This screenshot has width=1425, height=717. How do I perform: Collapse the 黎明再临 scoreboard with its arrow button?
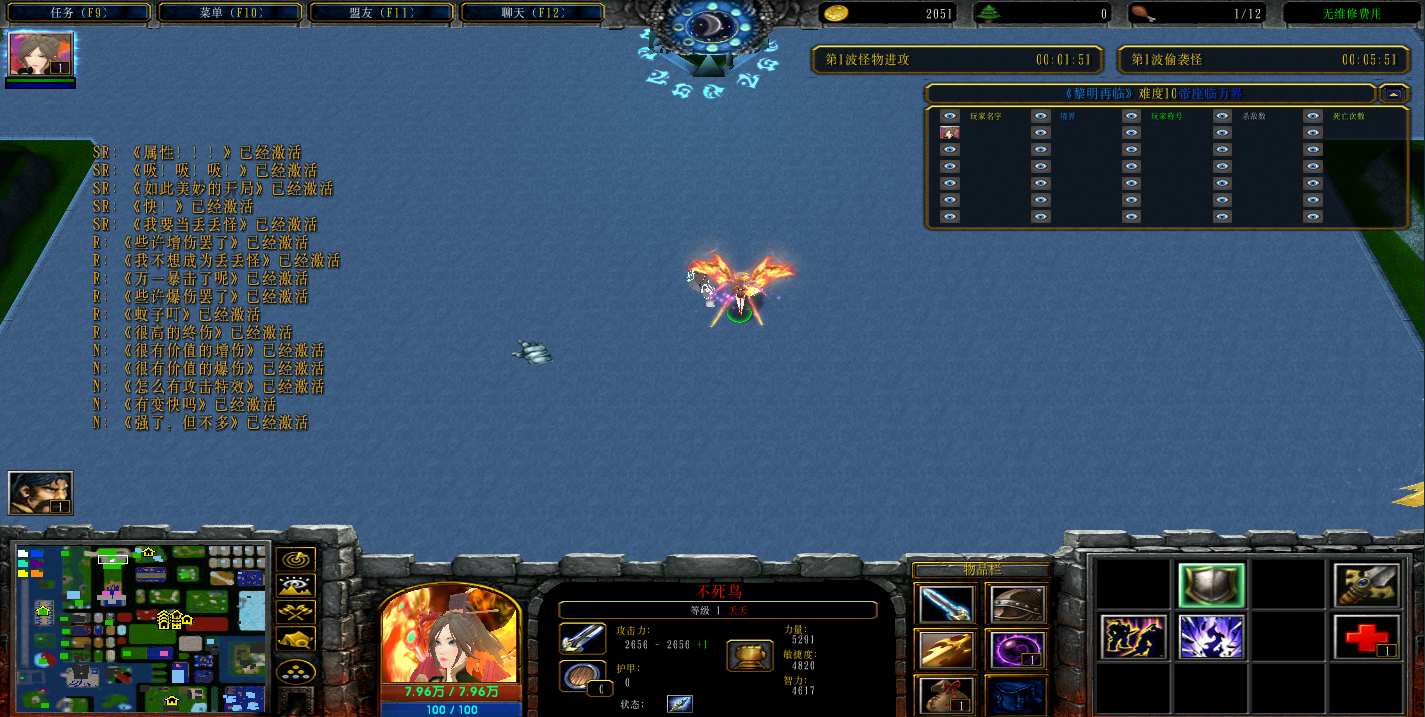point(1393,94)
